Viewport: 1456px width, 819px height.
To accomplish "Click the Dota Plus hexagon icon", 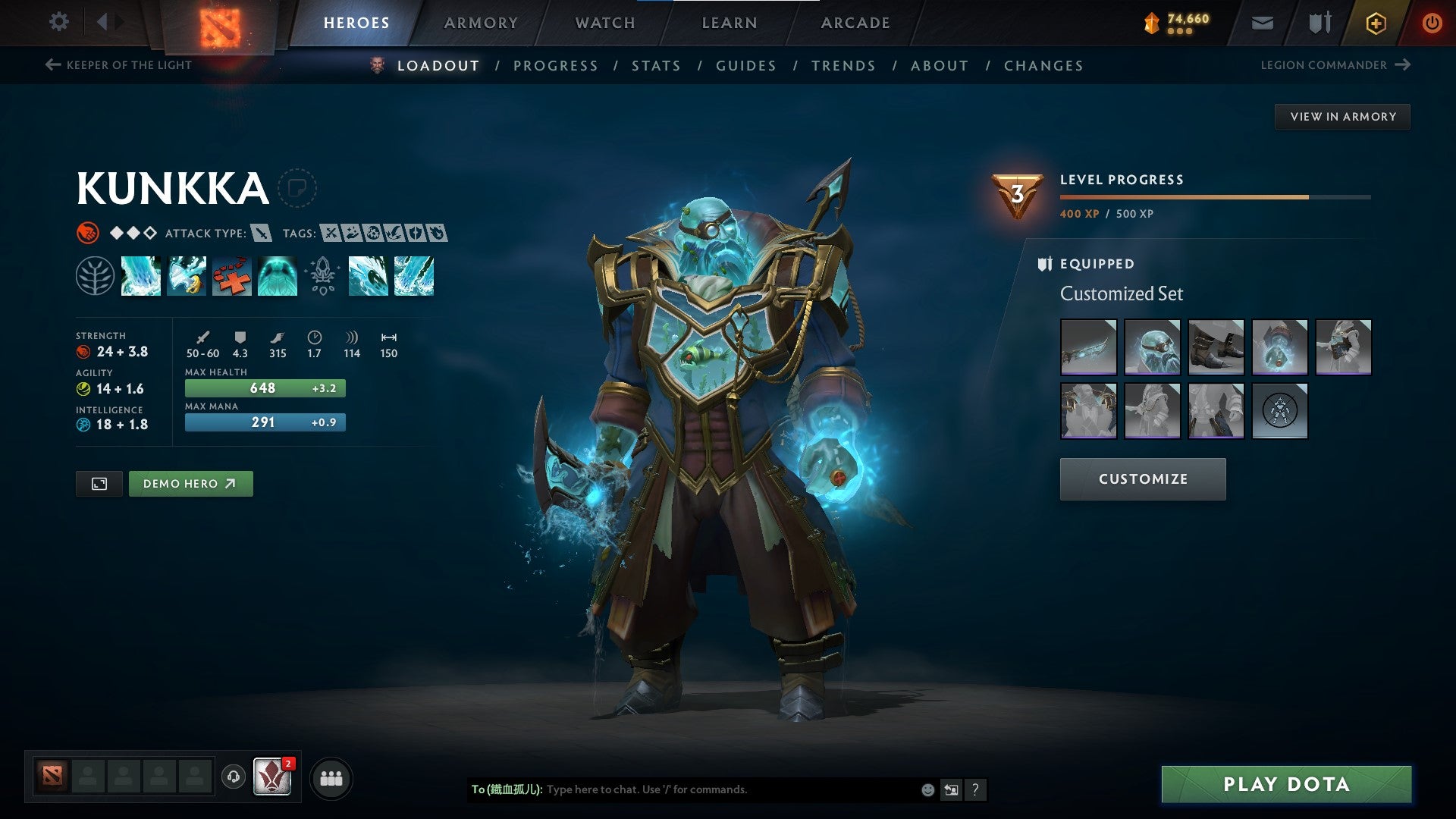I will (x=1376, y=22).
